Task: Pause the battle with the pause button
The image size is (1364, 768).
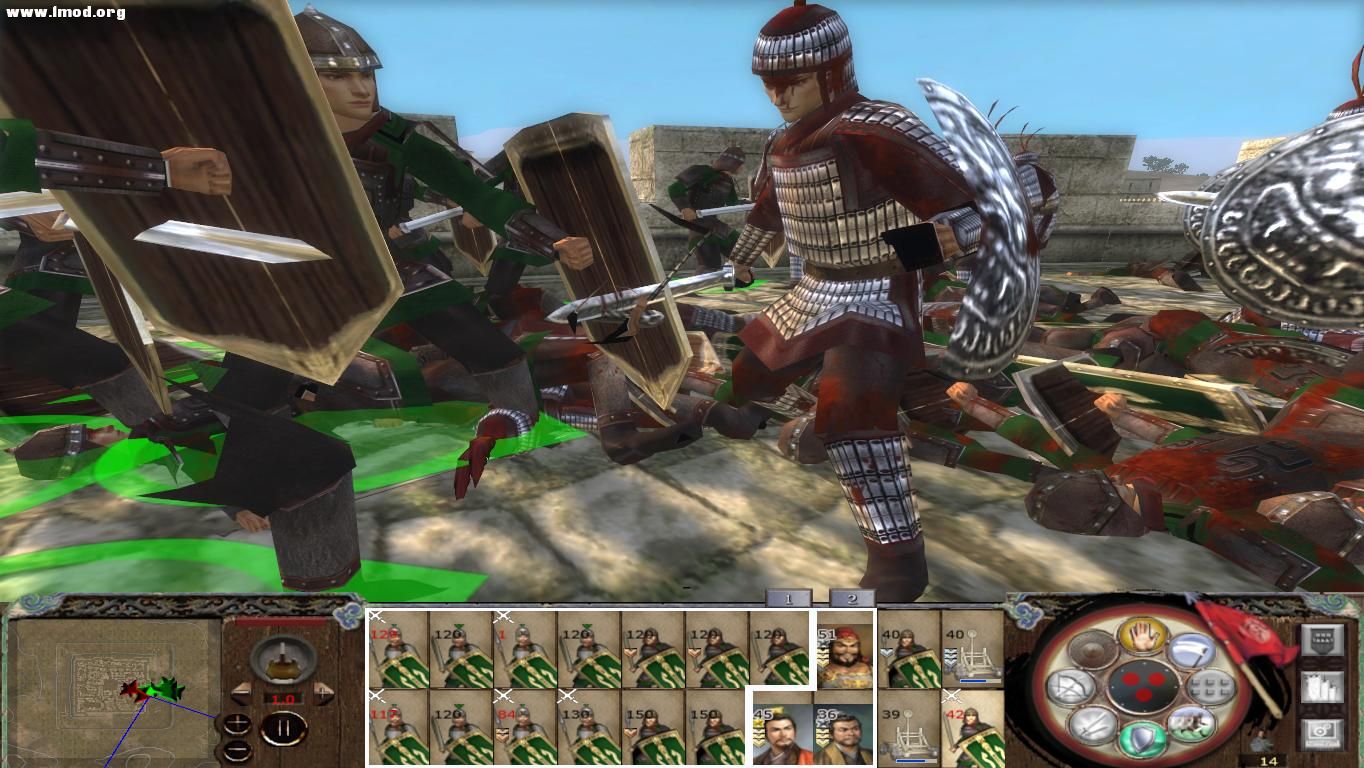Action: [283, 729]
